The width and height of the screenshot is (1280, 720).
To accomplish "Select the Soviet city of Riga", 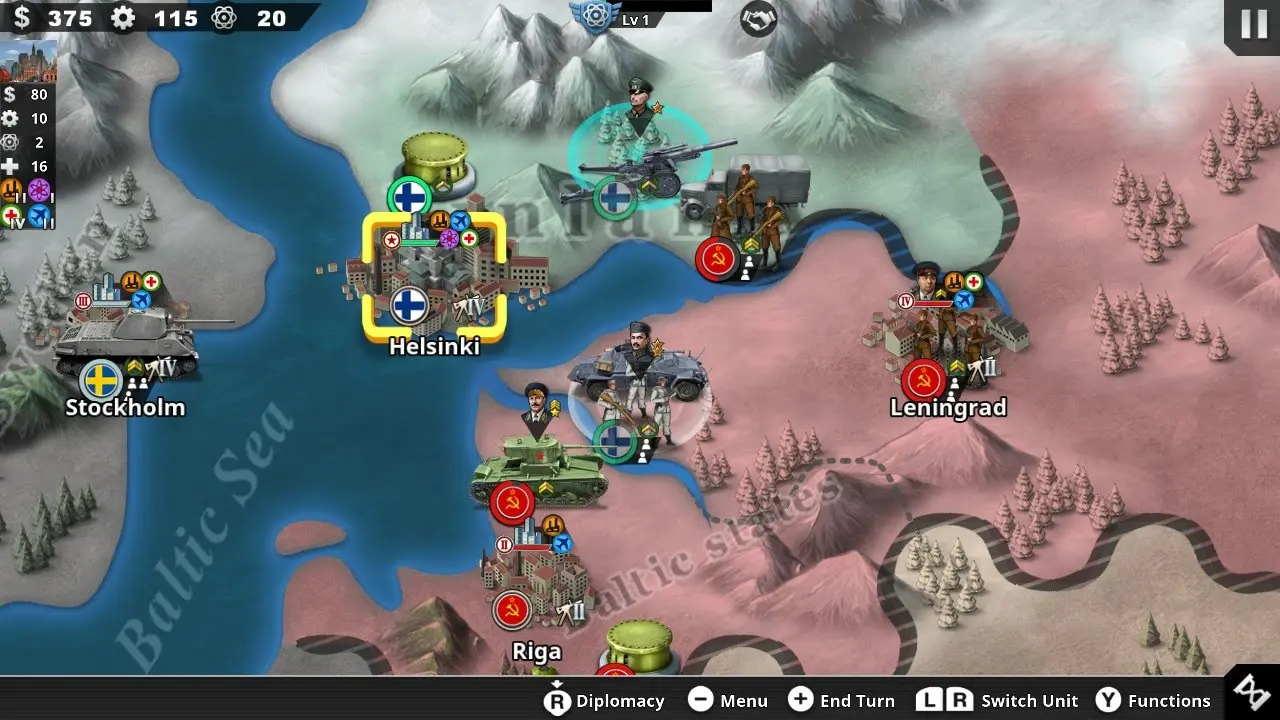I will [535, 580].
